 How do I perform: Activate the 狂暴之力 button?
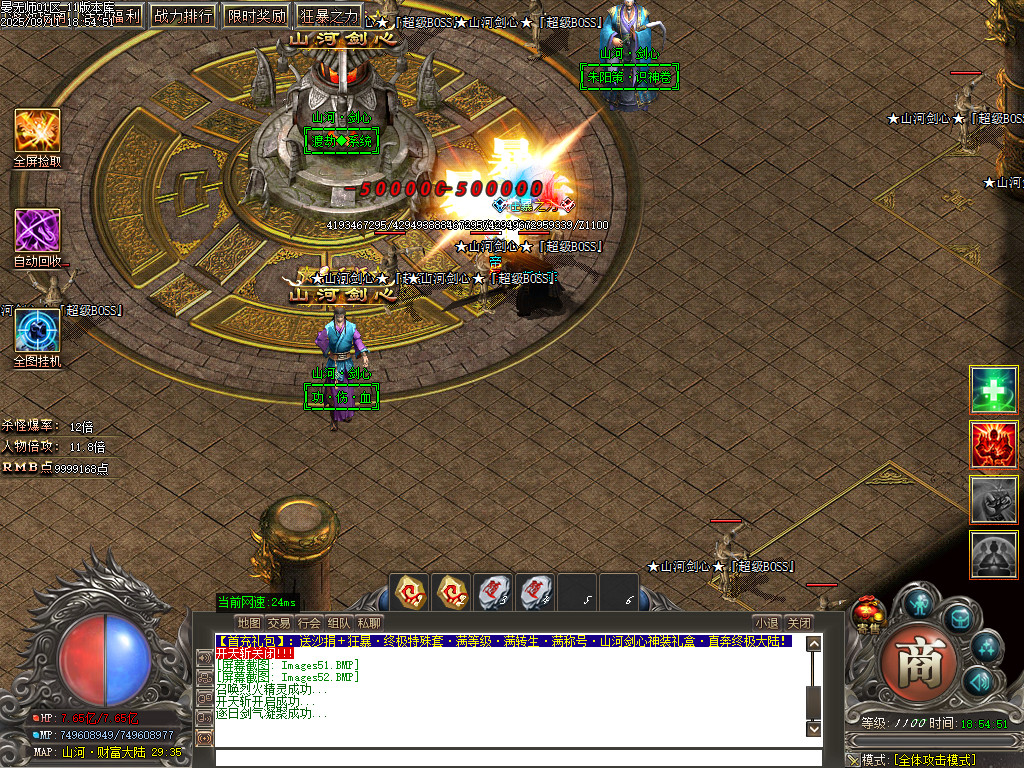pos(328,16)
